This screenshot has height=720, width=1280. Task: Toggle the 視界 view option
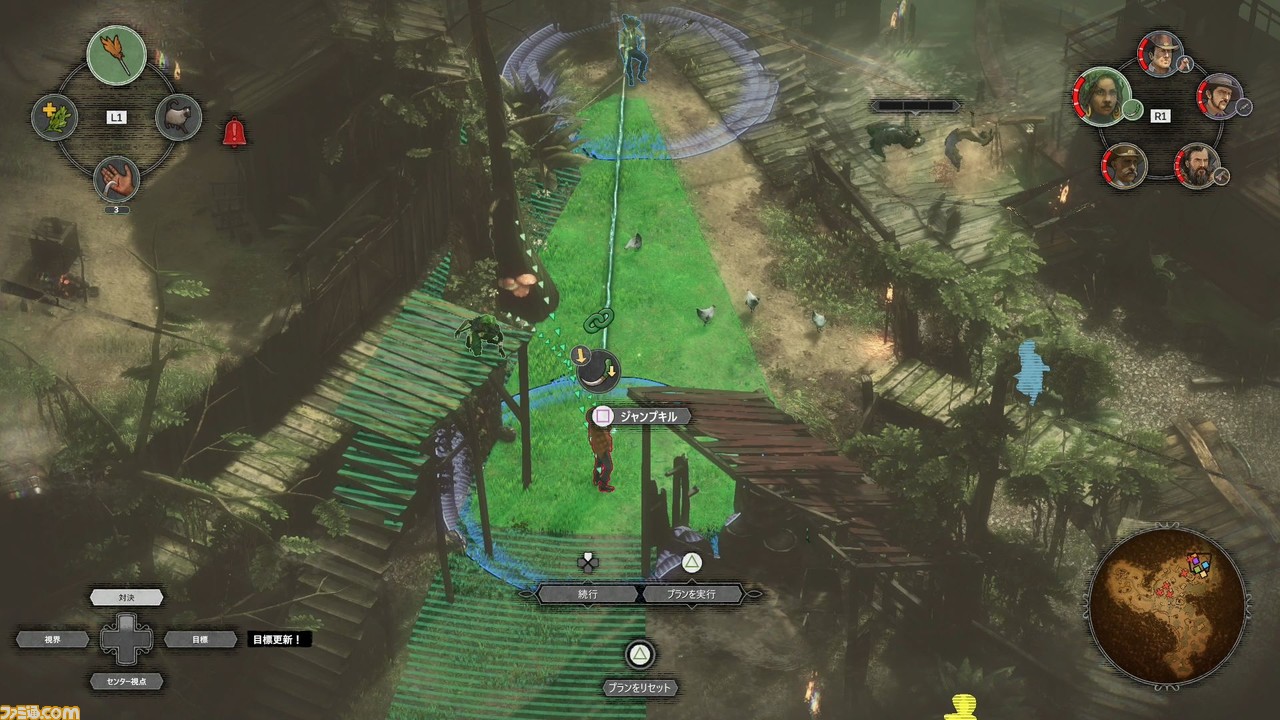tap(53, 639)
